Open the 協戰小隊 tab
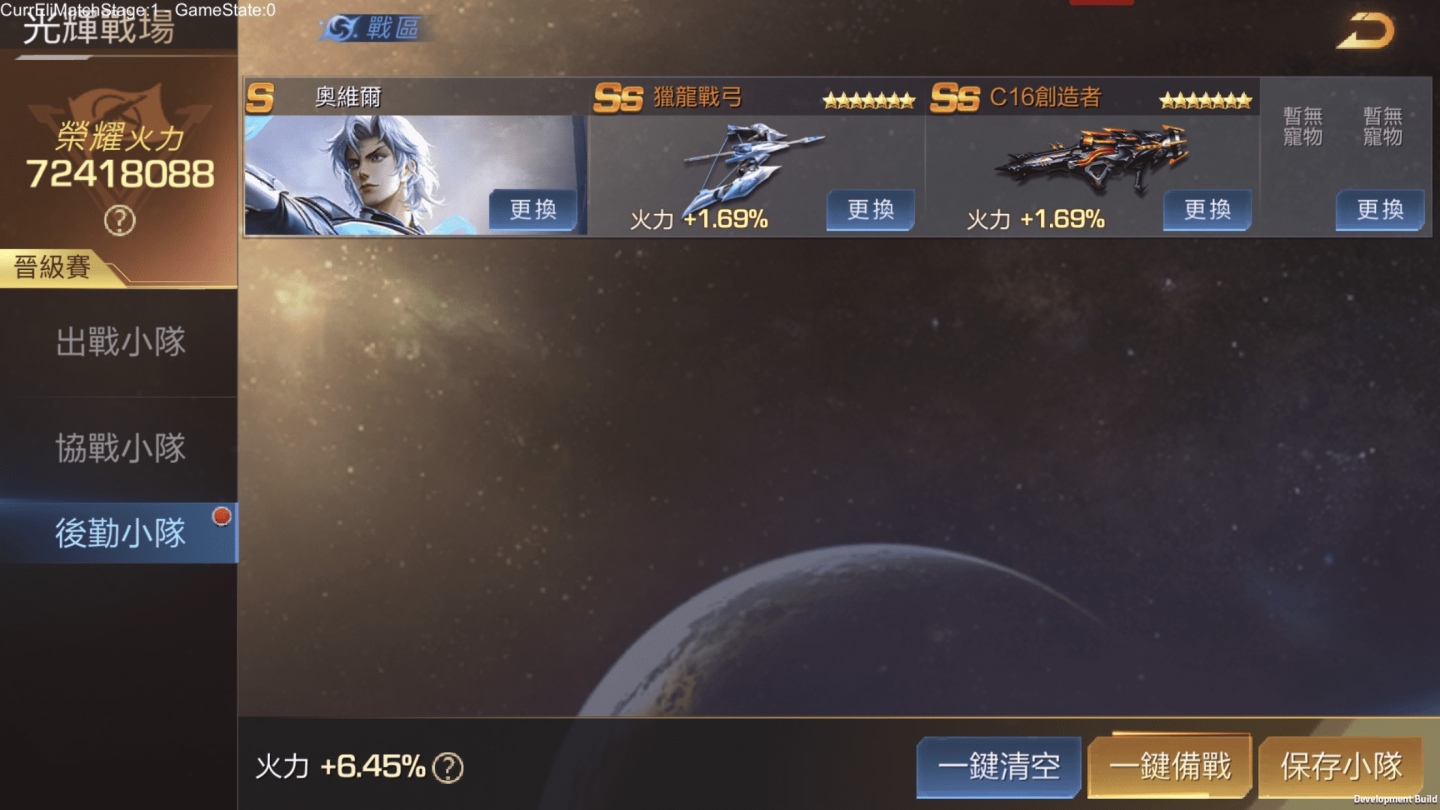 tap(120, 448)
